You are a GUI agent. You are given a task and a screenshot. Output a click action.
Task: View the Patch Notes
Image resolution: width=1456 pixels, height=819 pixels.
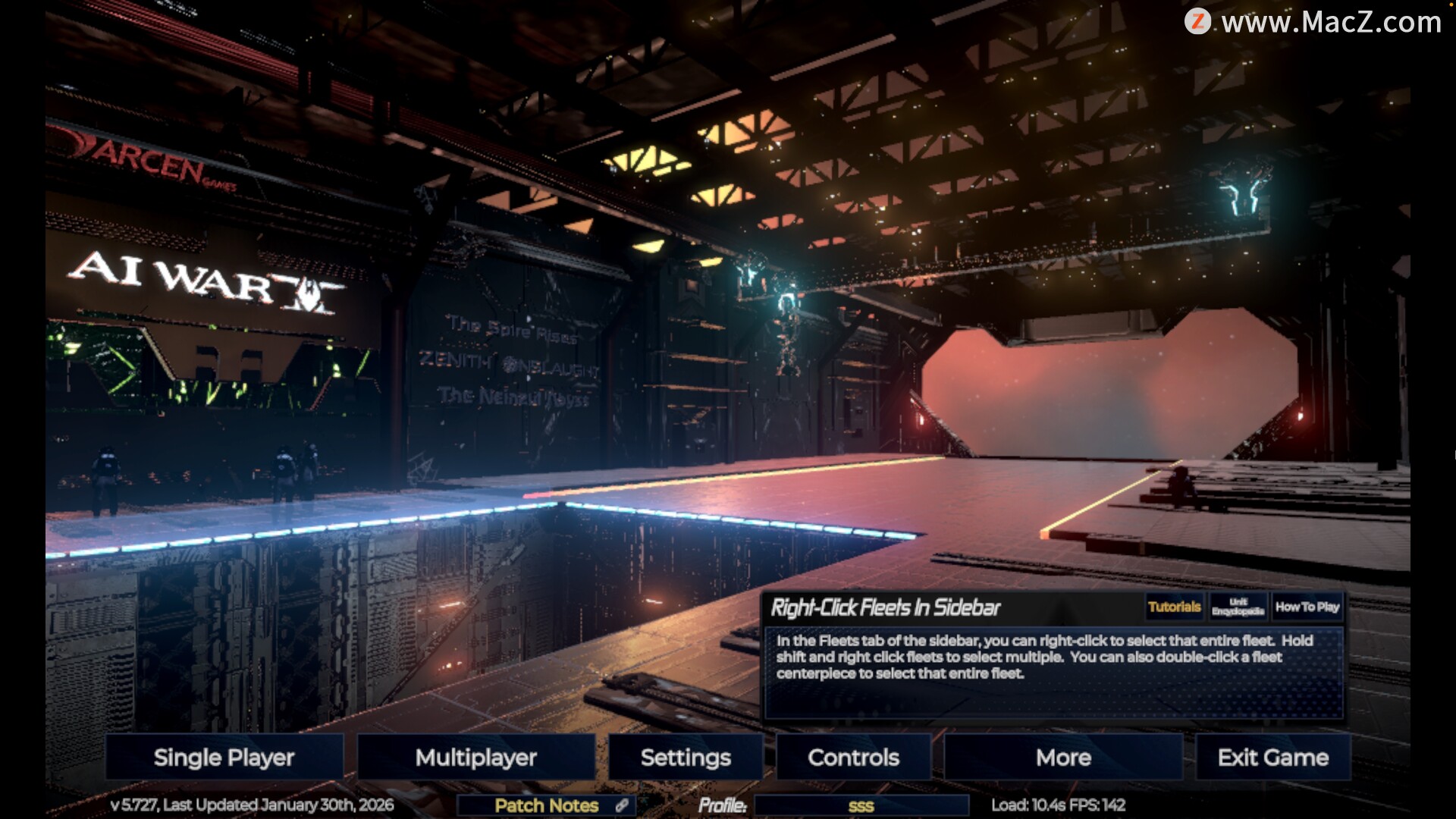coord(547,805)
